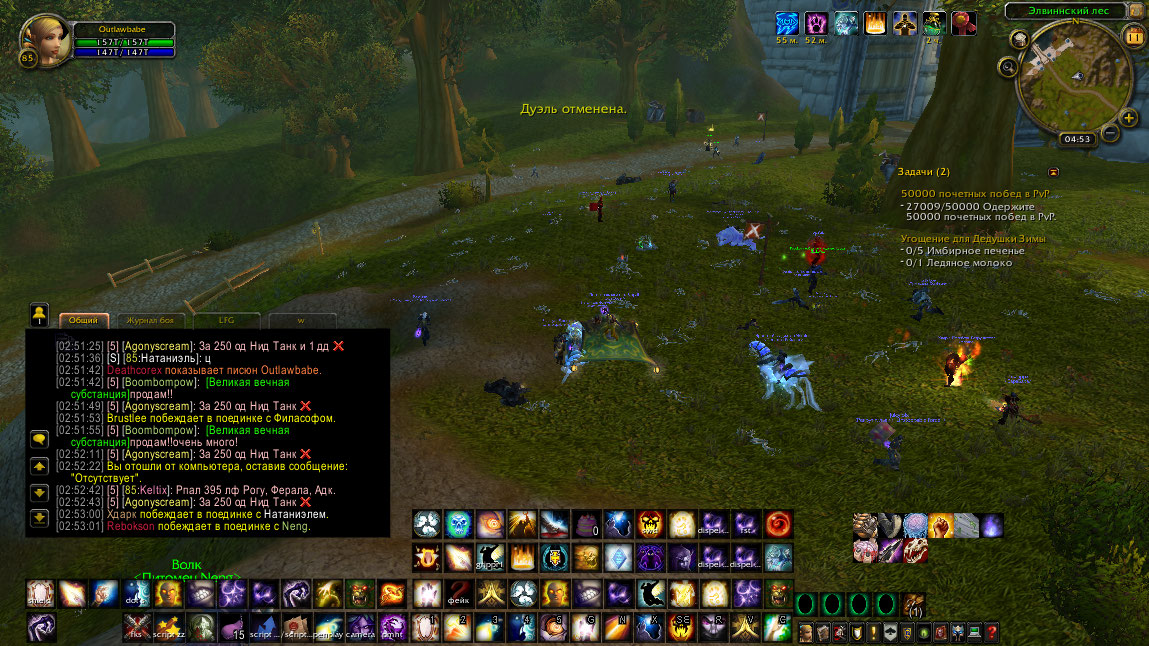Toggle the minimap tracking magnifier button

[x=1008, y=67]
